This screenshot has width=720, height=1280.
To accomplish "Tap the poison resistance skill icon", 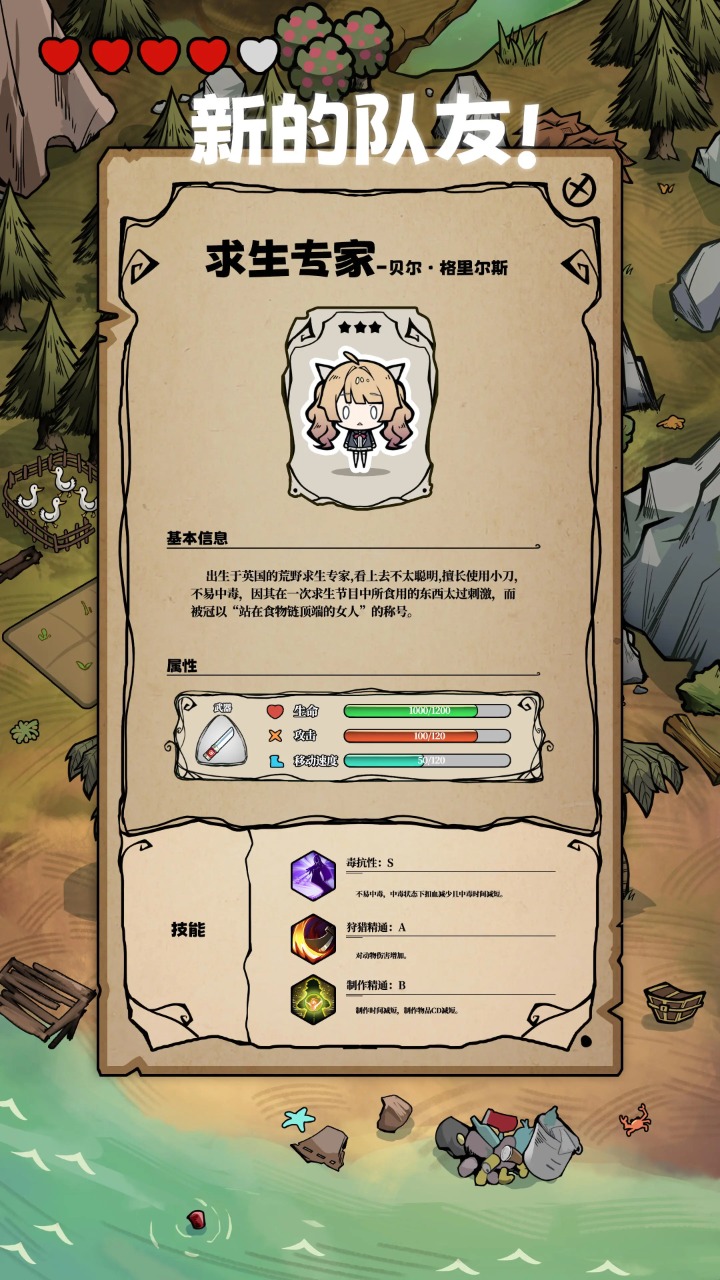I will (x=313, y=876).
